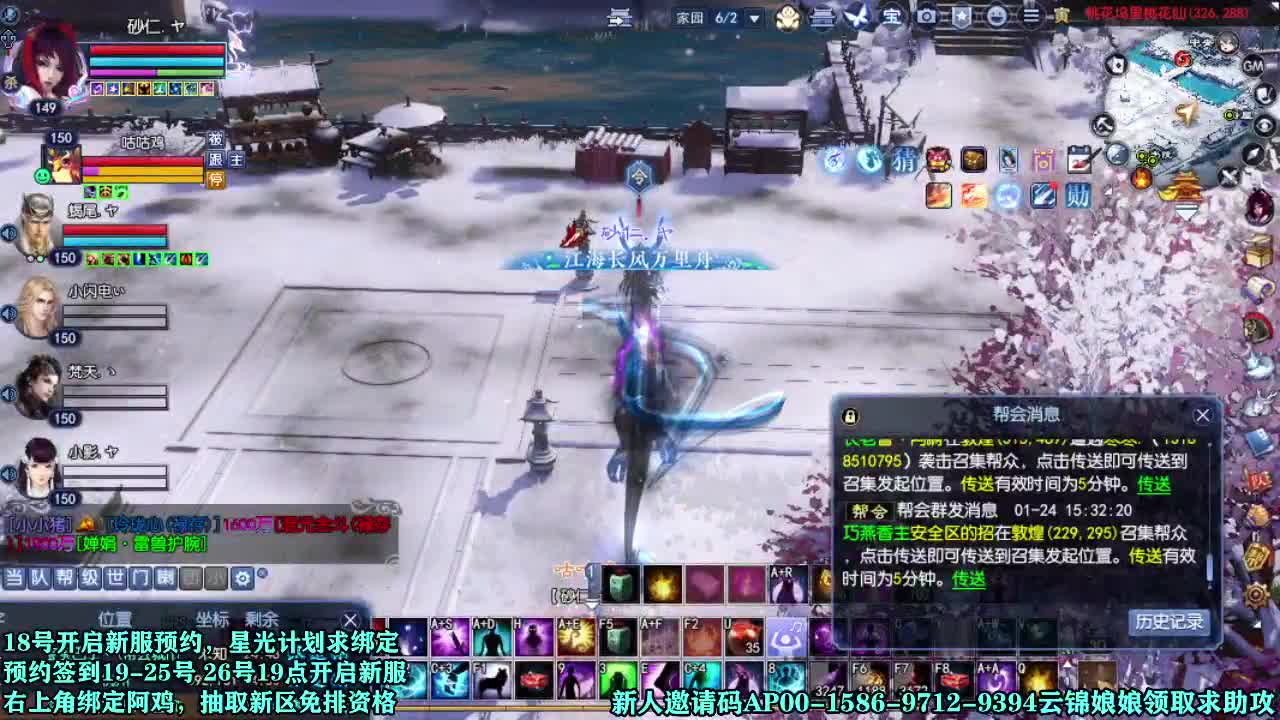Toggle the 跟 follow mode for the pet
This screenshot has width=1280, height=720.
point(216,161)
